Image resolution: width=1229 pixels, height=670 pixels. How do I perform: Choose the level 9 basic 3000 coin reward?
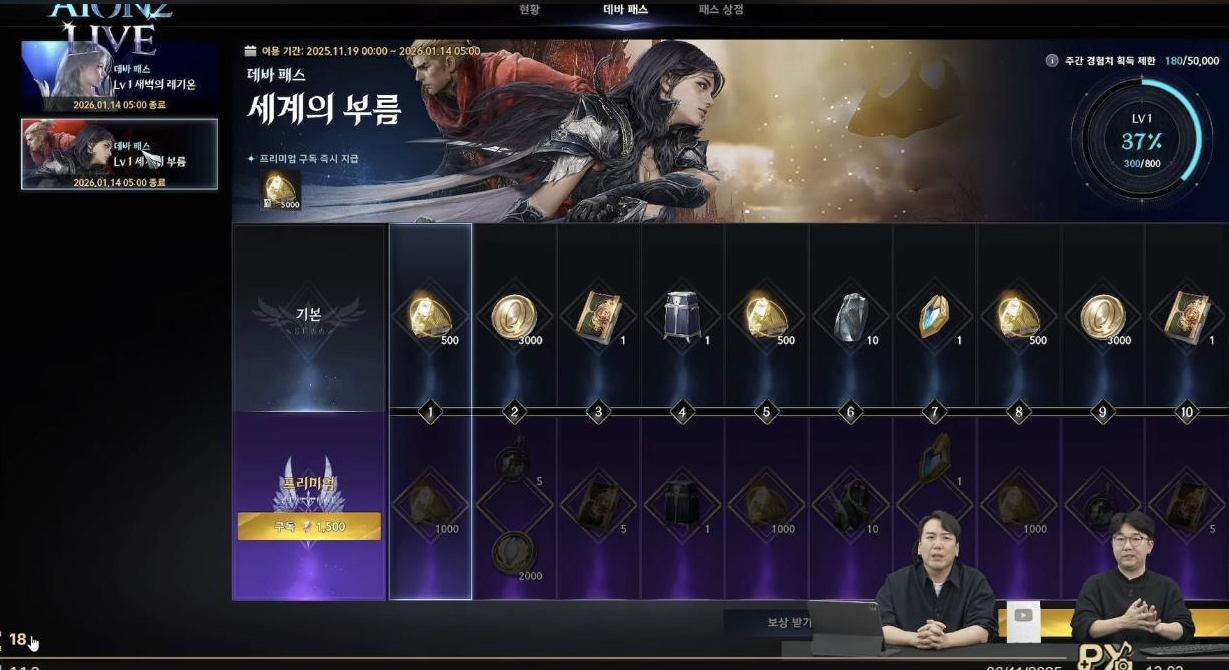click(1102, 318)
